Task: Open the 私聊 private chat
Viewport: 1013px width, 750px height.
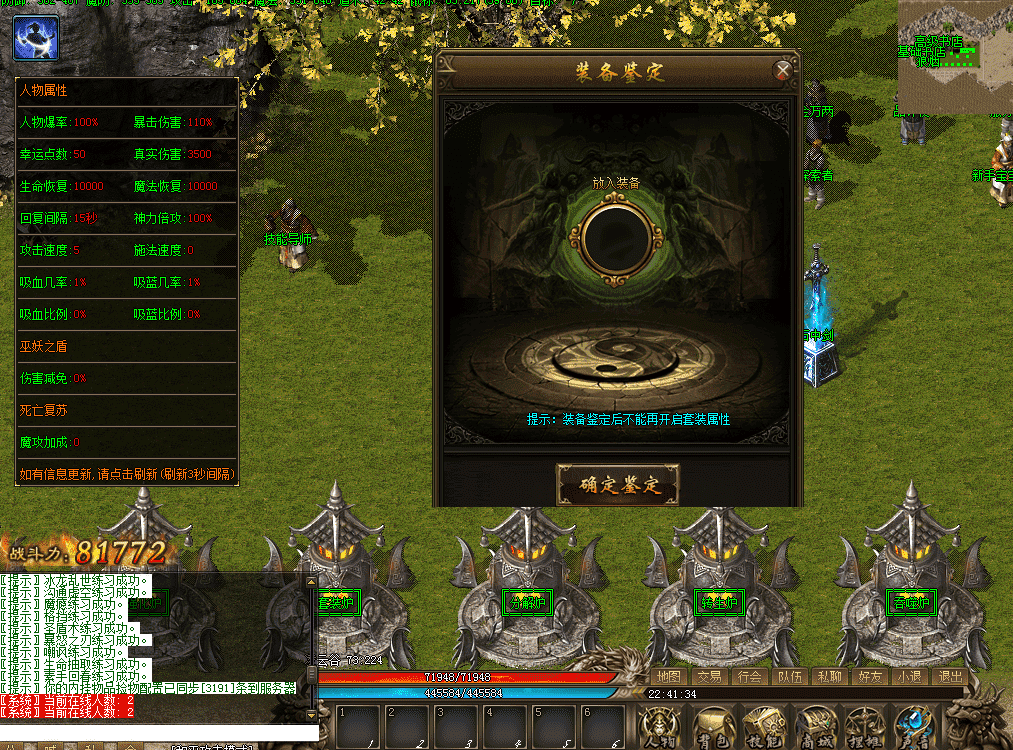Action: 829,676
